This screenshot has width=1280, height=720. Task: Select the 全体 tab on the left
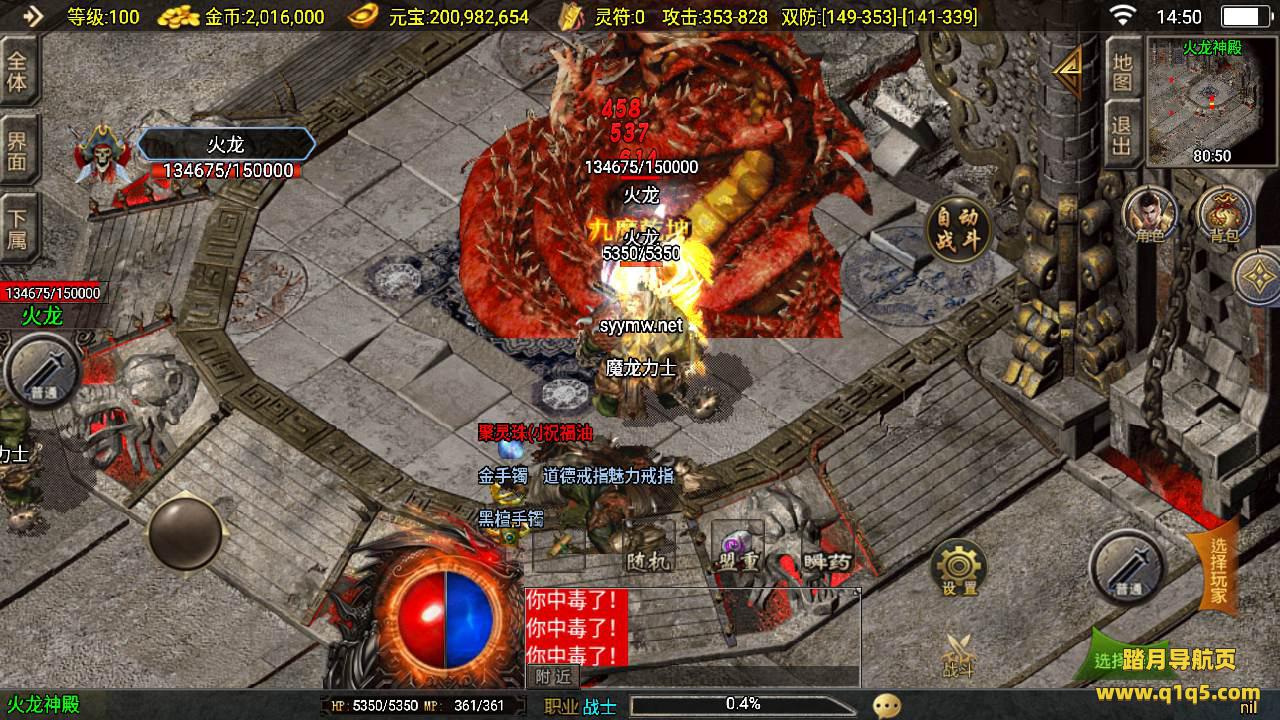(x=18, y=70)
